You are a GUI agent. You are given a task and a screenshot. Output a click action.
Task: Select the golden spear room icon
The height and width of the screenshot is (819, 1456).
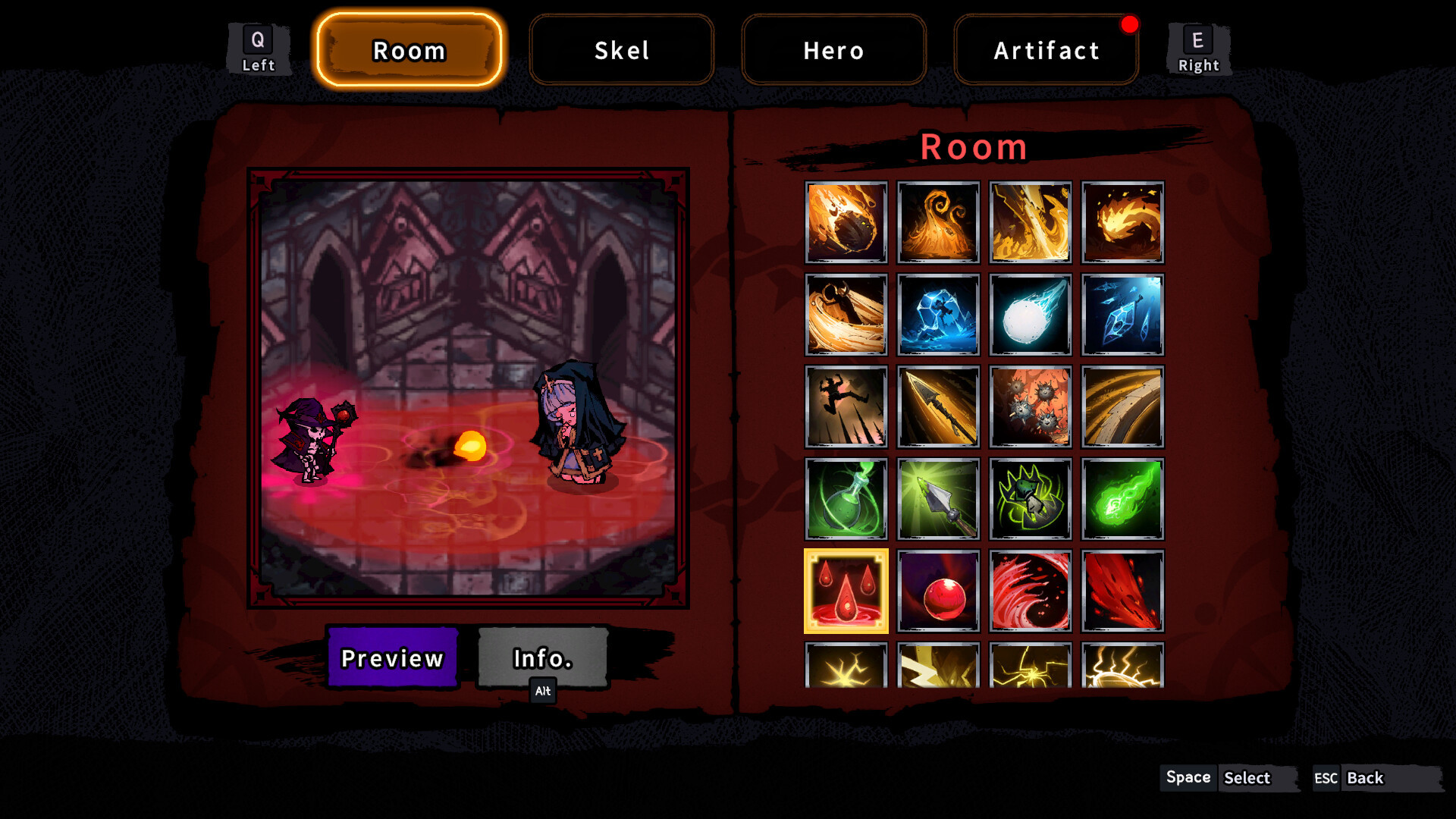(938, 407)
